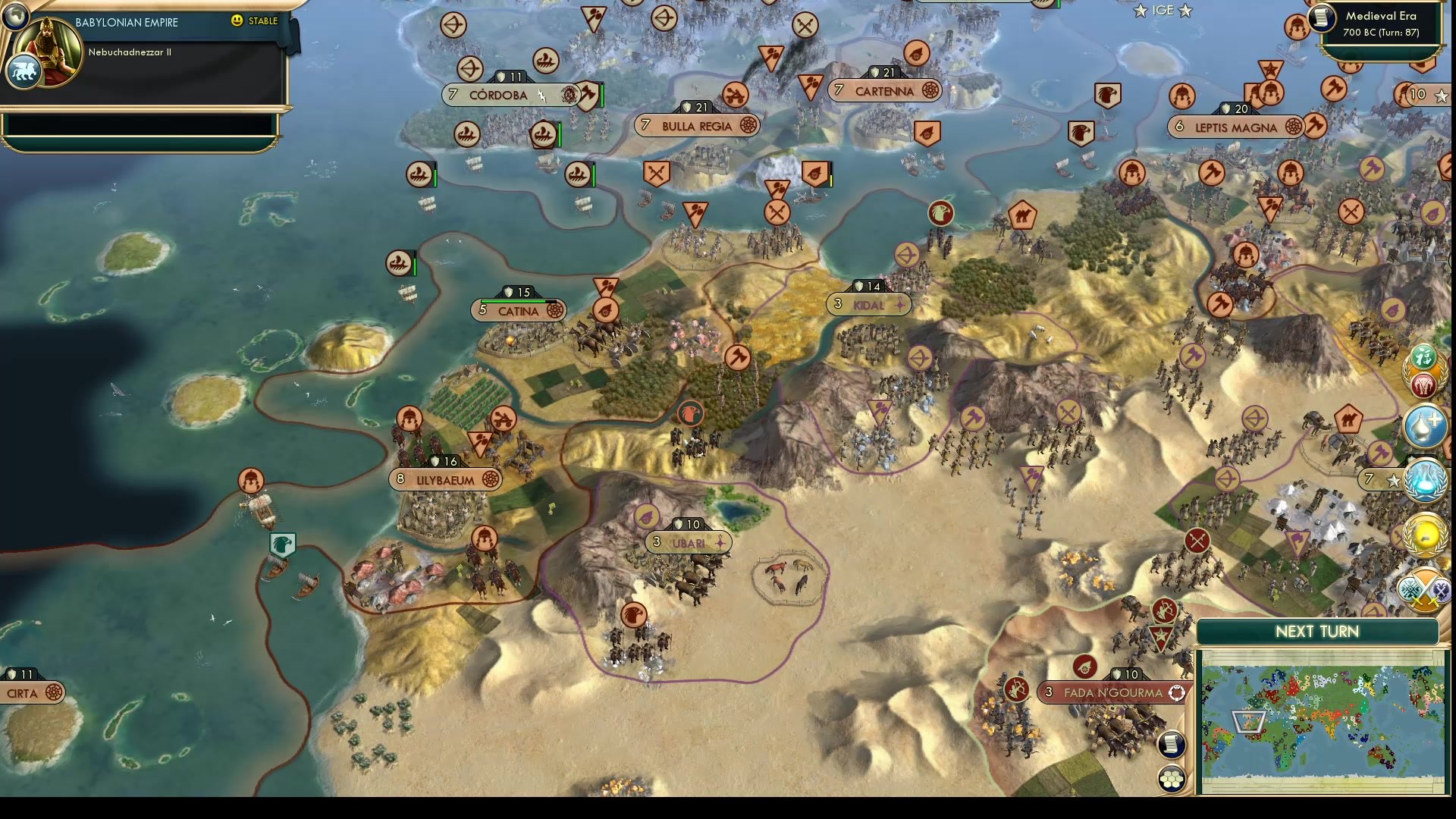Open strategic view using the hex grid icon
This screenshot has height=819, width=1456.
[x=1172, y=777]
